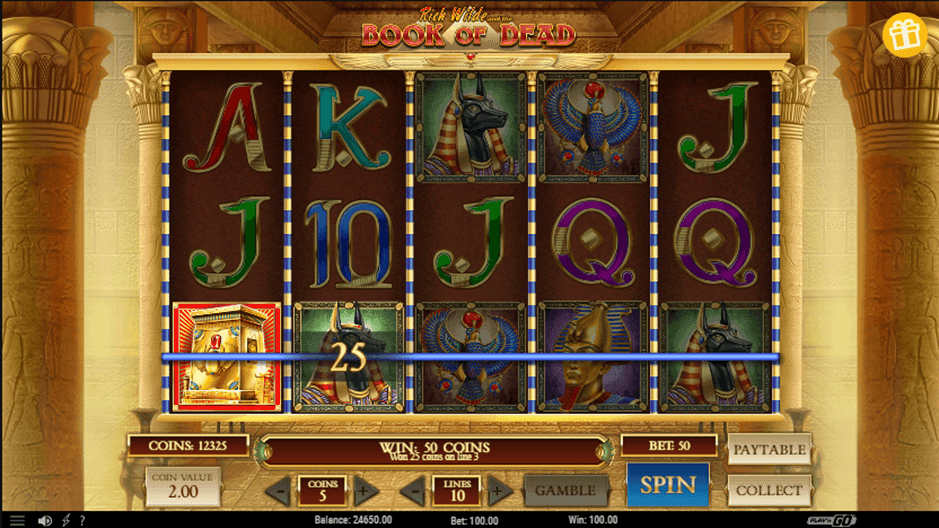The height and width of the screenshot is (528, 939).
Task: Spin the reels
Action: click(667, 485)
